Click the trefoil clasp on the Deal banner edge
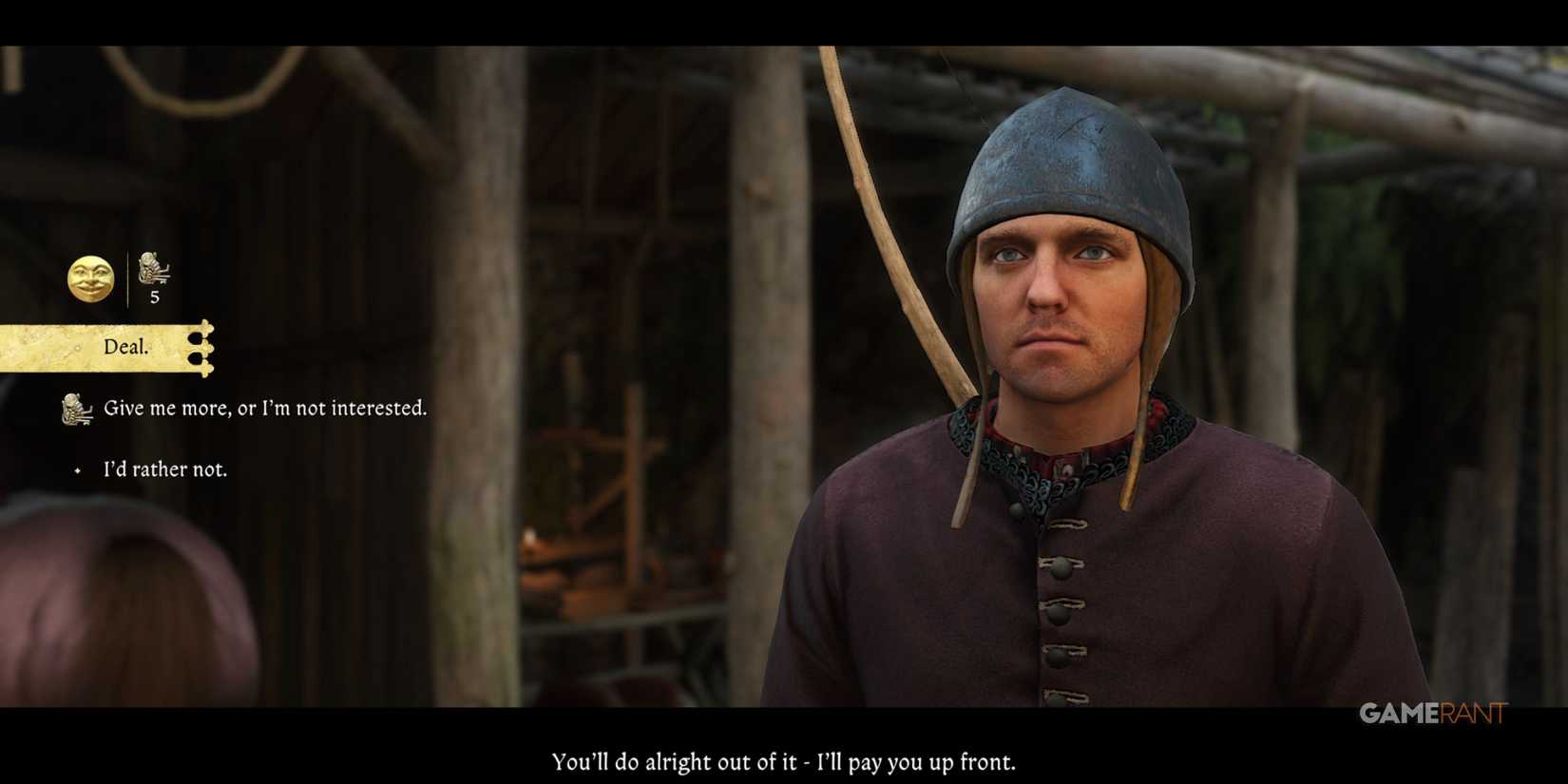The height and width of the screenshot is (784, 1568). 201,348
